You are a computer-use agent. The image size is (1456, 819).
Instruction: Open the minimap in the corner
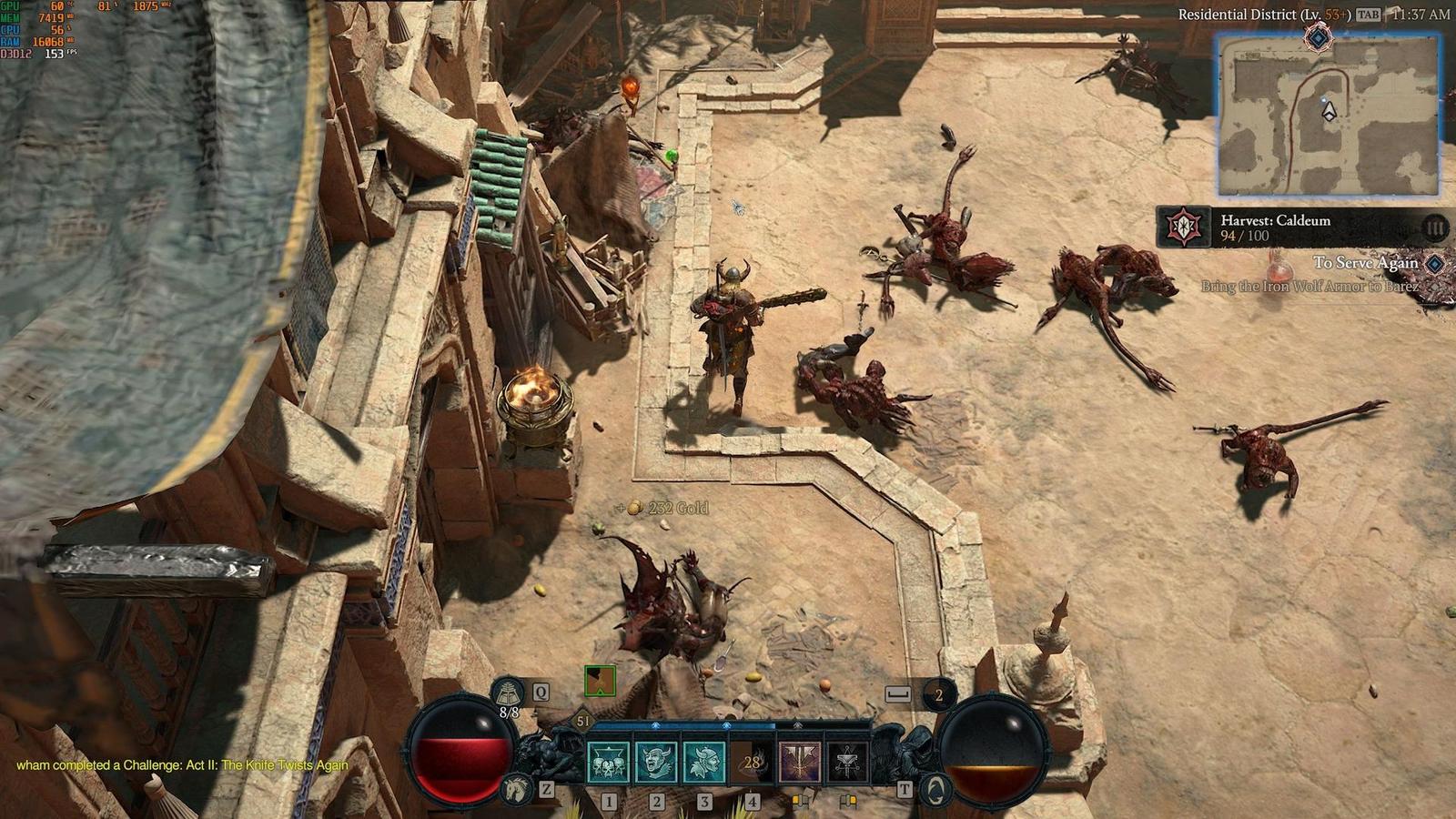[1329, 116]
